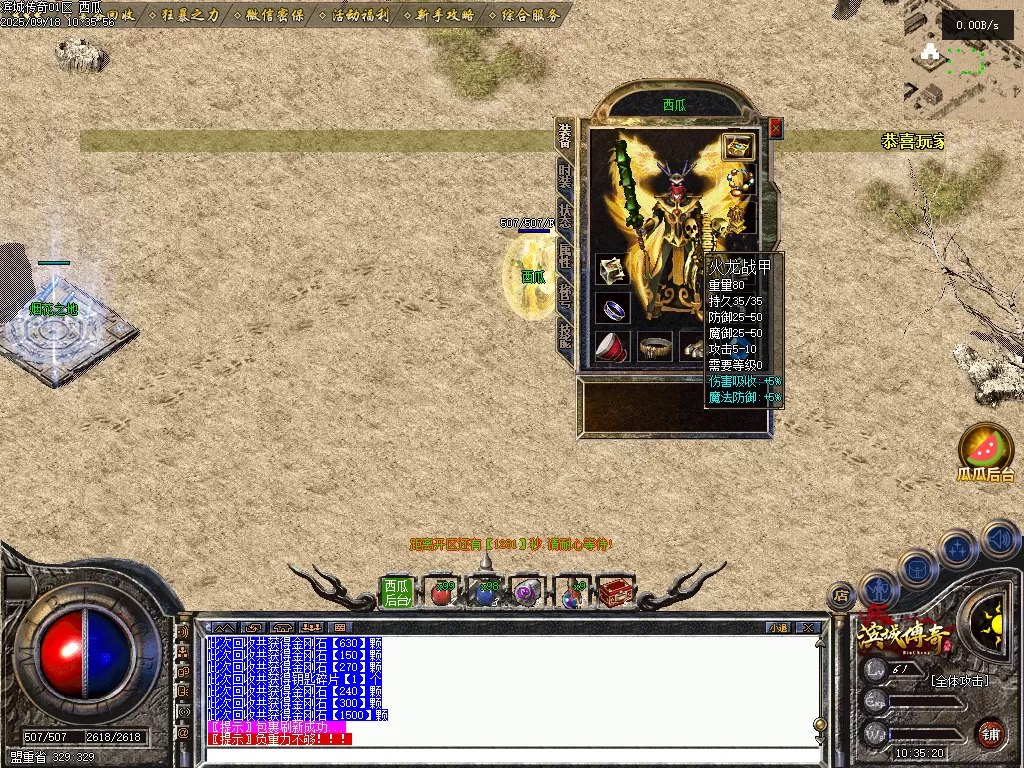Open the 微信密保 menu entry

pyautogui.click(x=271, y=15)
